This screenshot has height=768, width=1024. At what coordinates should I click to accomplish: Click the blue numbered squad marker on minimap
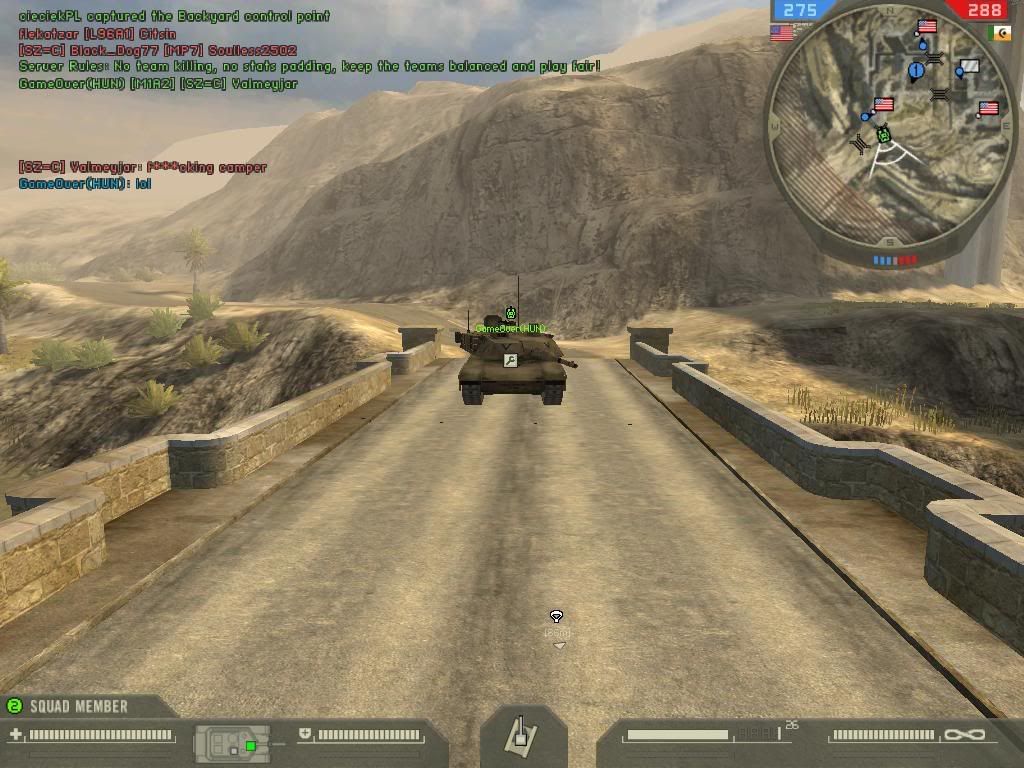click(x=916, y=71)
